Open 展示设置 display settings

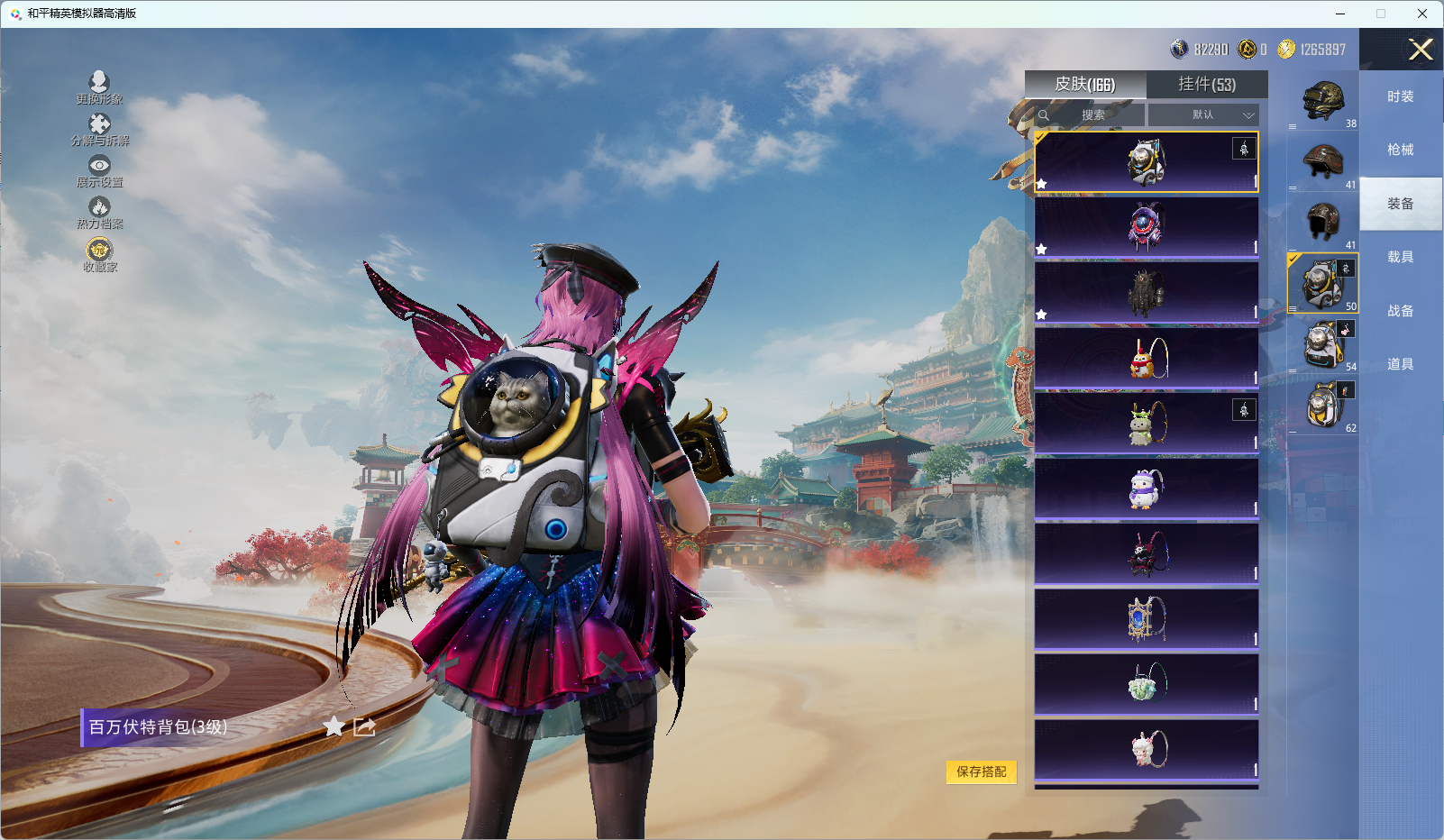99,170
